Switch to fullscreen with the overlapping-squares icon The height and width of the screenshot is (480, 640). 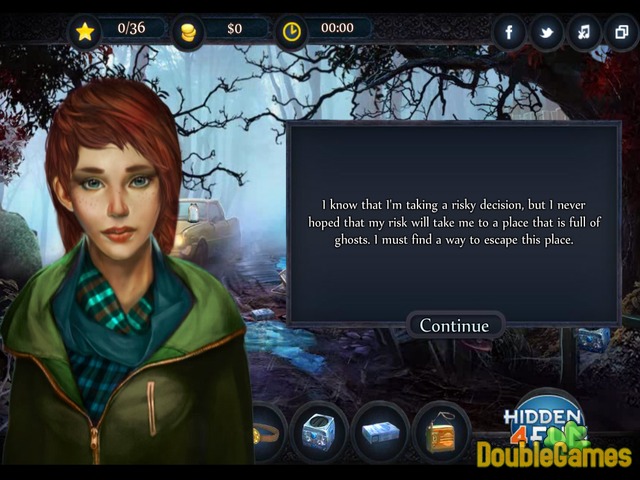(x=619, y=32)
